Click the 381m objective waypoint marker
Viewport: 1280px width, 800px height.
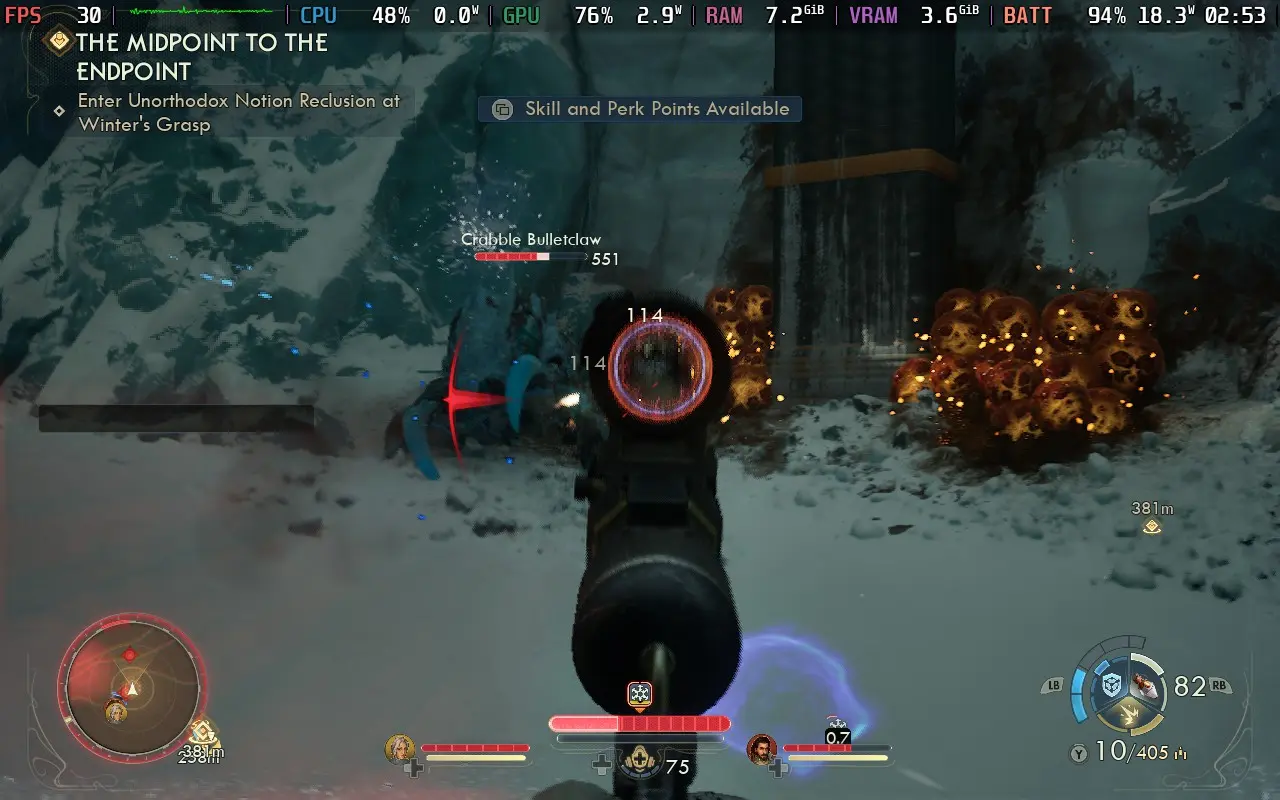(x=1152, y=526)
